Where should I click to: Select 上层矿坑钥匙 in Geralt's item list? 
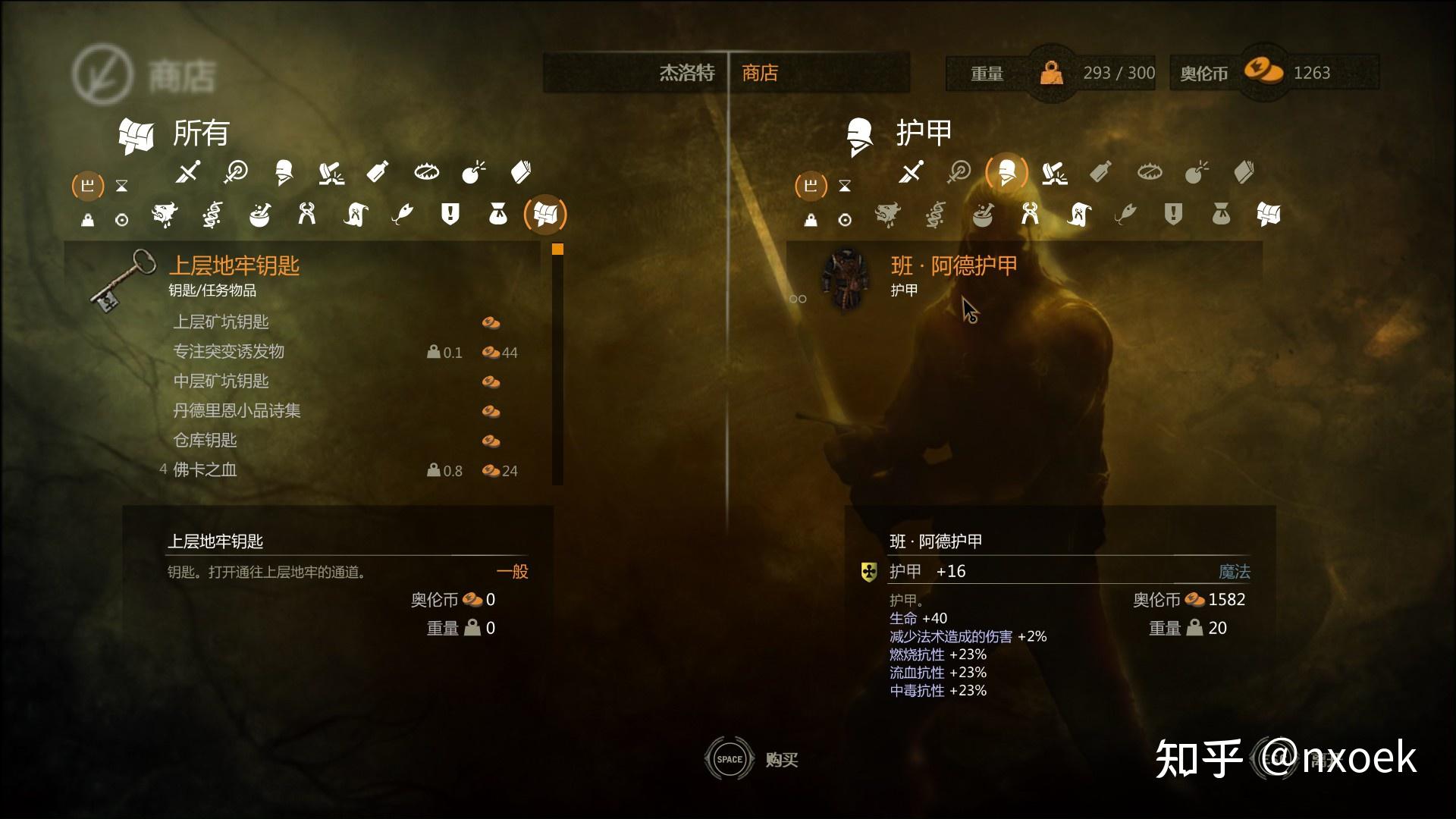(x=221, y=322)
